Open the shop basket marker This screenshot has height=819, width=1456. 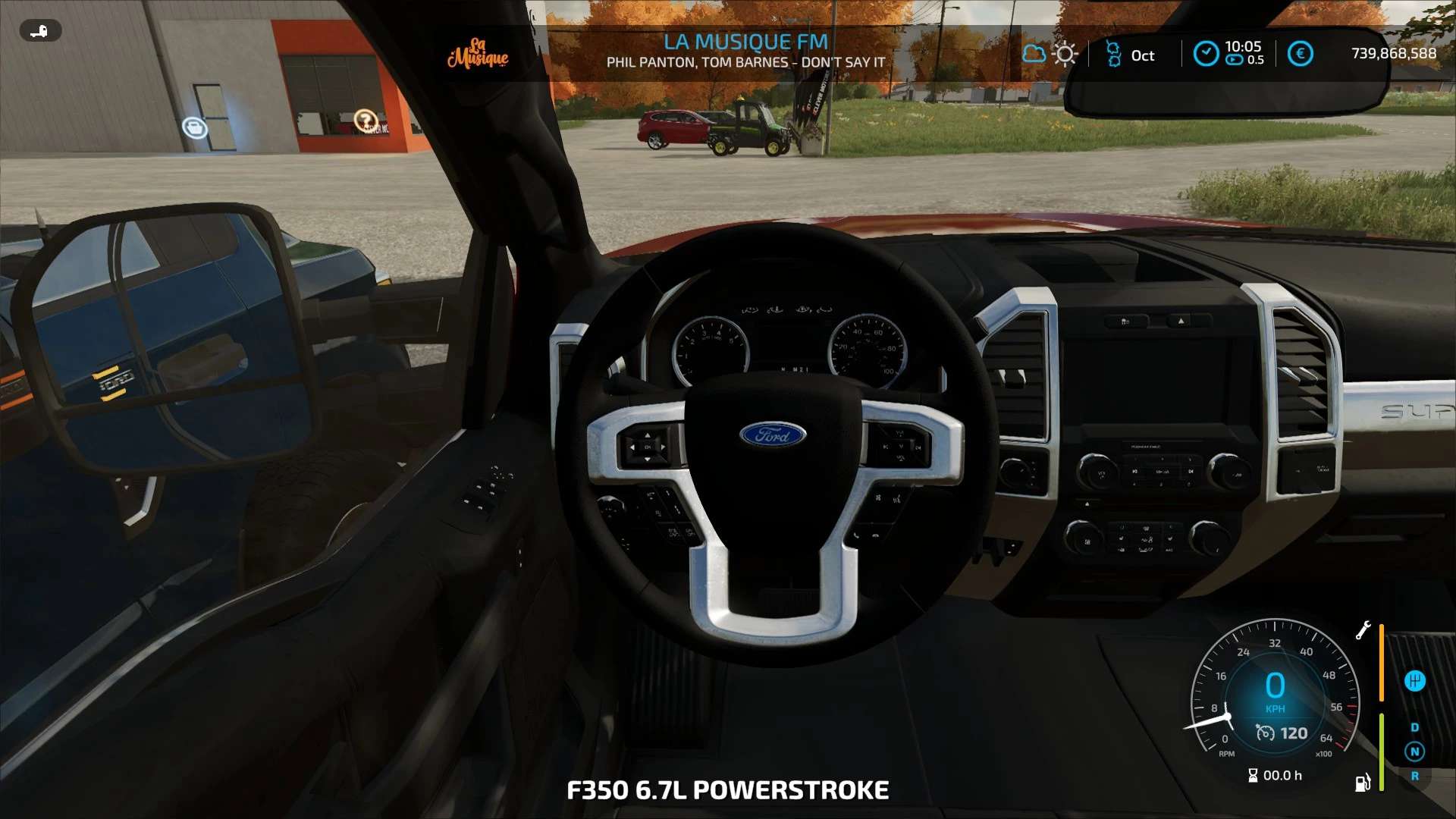click(x=195, y=127)
